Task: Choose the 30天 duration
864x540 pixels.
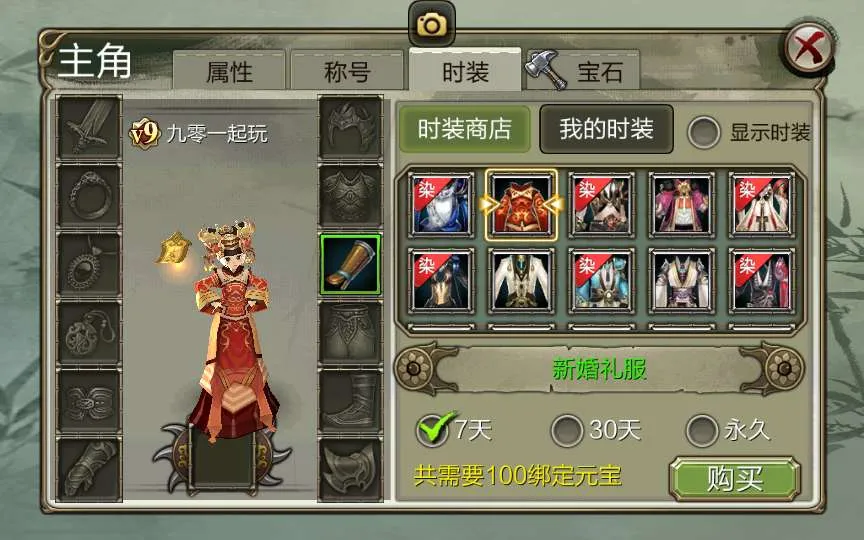Action: [567, 431]
